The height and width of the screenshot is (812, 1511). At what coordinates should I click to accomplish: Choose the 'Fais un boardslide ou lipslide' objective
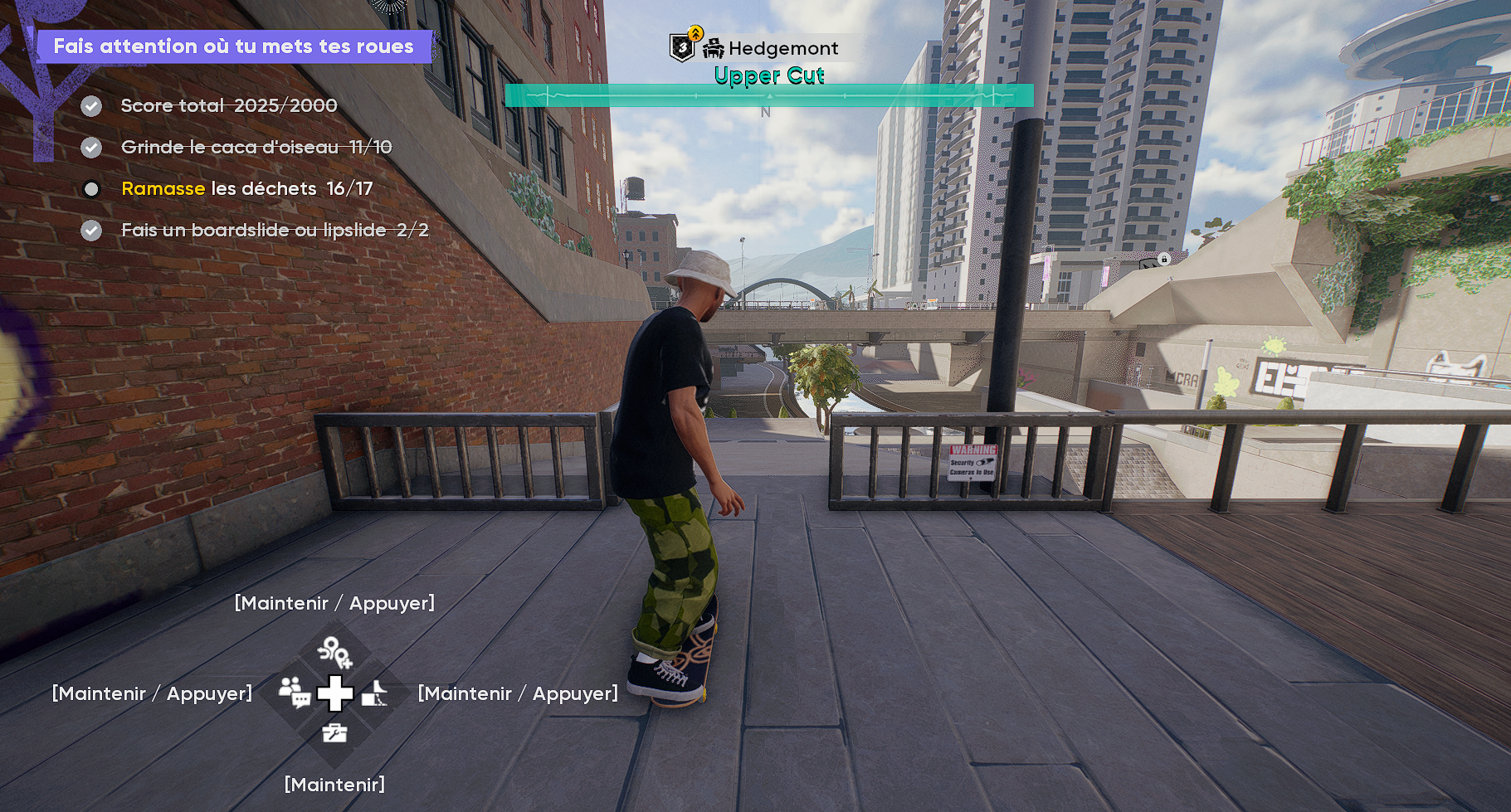[x=274, y=231]
